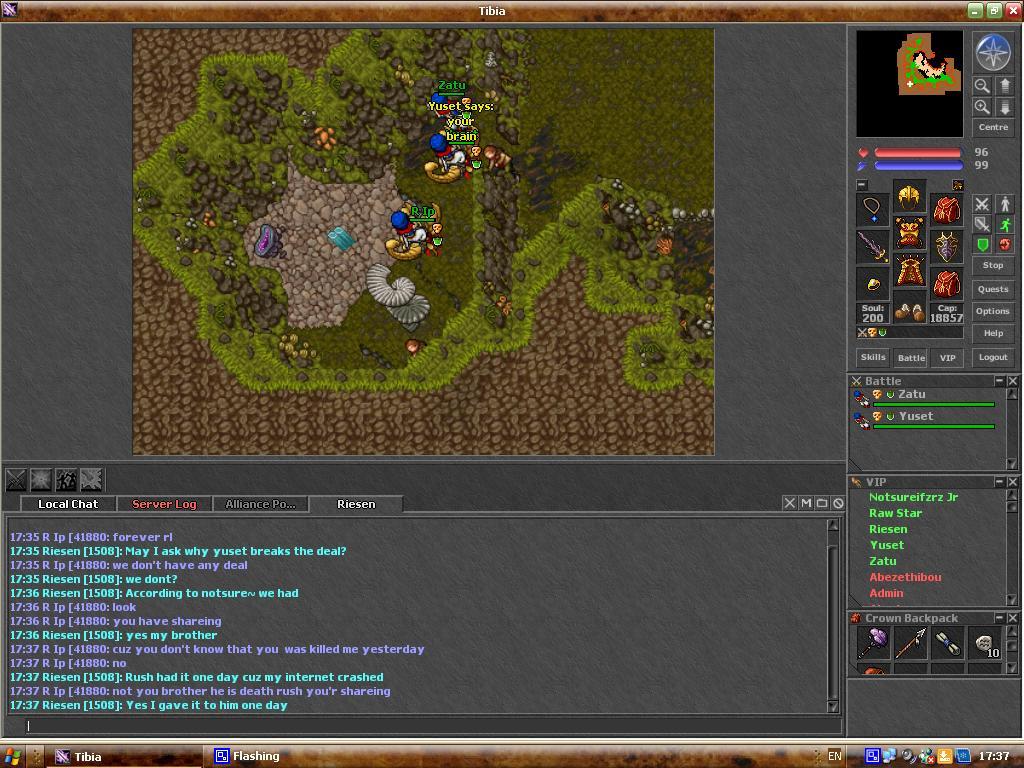
Task: Zoom out on the minimap
Action: pyautogui.click(x=982, y=86)
